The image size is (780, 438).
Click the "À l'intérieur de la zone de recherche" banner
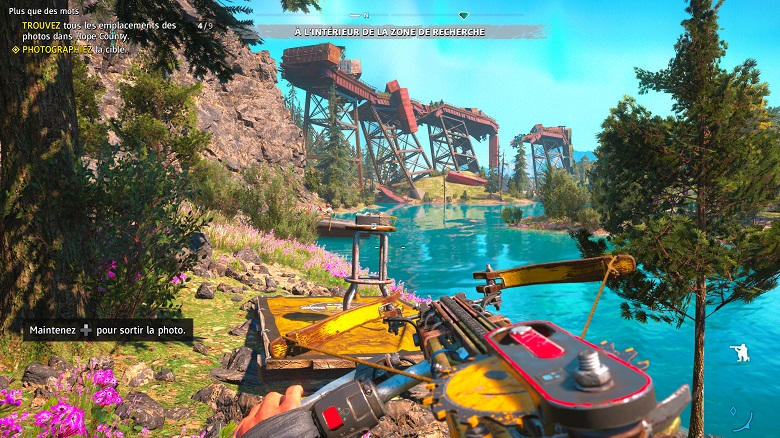coord(389,32)
